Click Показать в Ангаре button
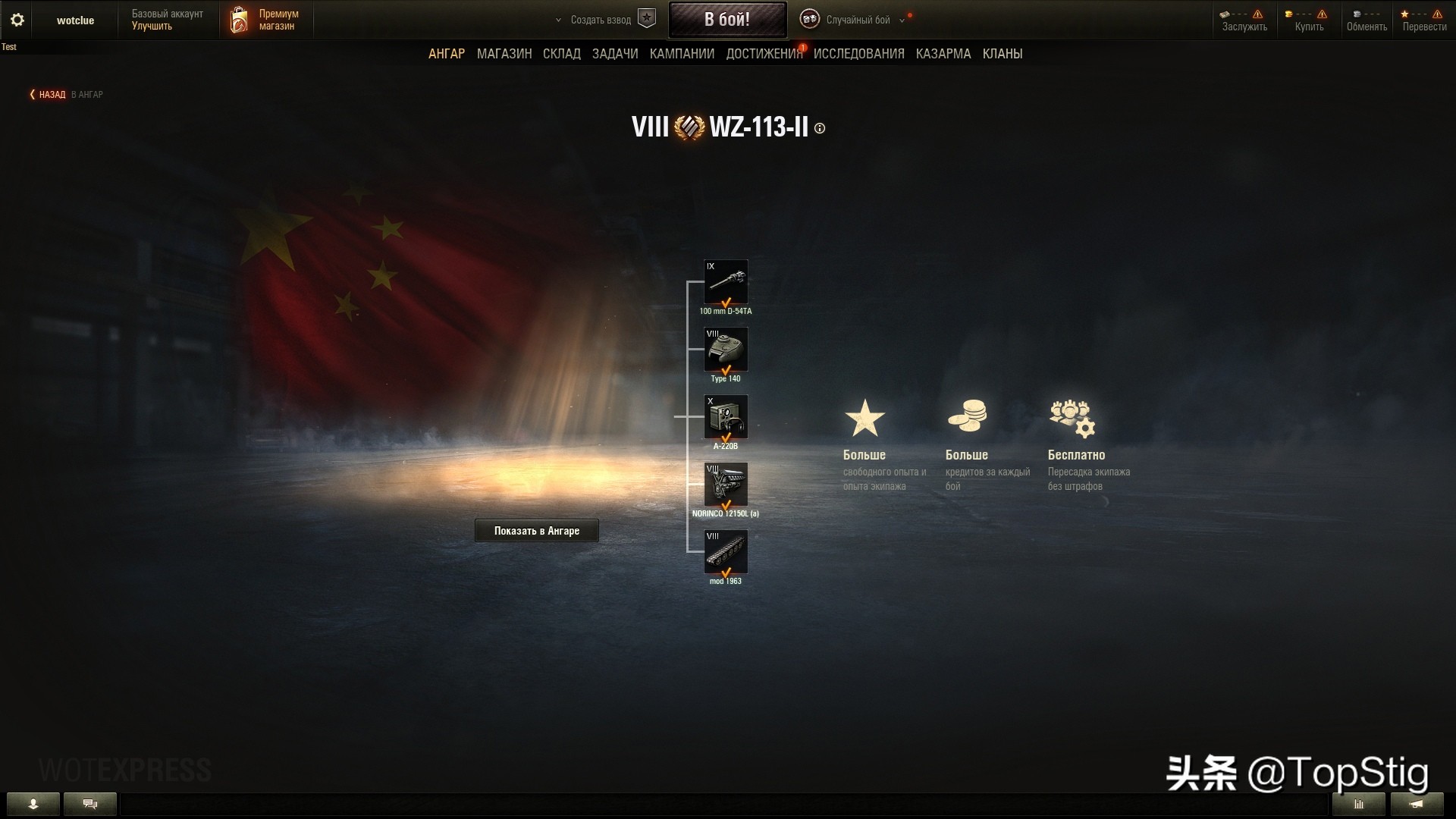Image resolution: width=1456 pixels, height=819 pixels. (537, 531)
